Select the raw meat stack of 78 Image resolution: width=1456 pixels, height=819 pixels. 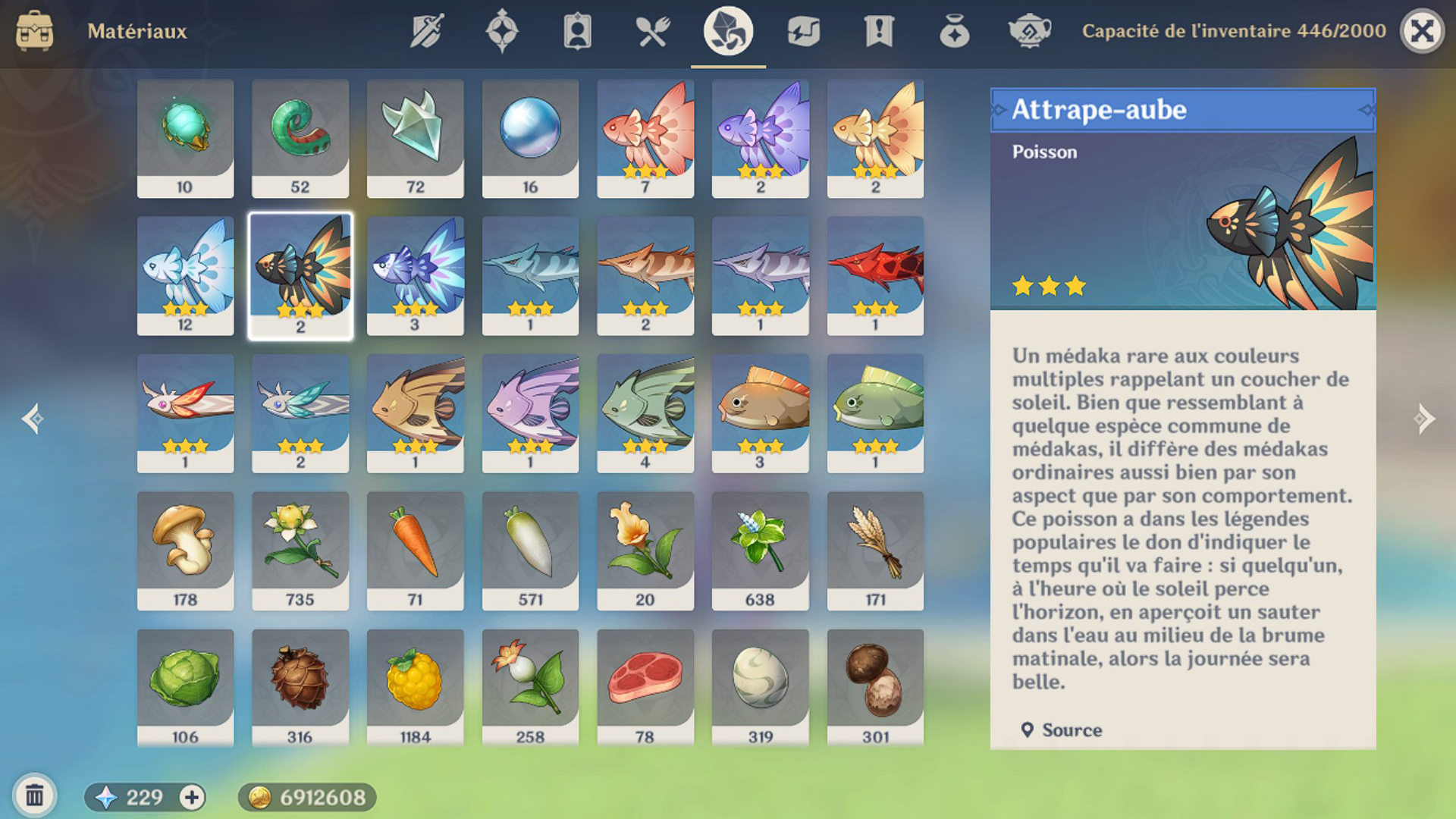[x=645, y=687]
